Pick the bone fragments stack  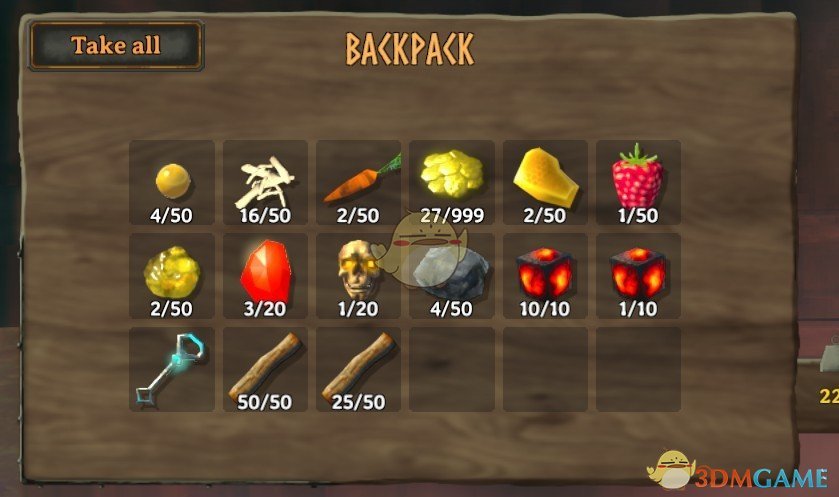[265, 182]
